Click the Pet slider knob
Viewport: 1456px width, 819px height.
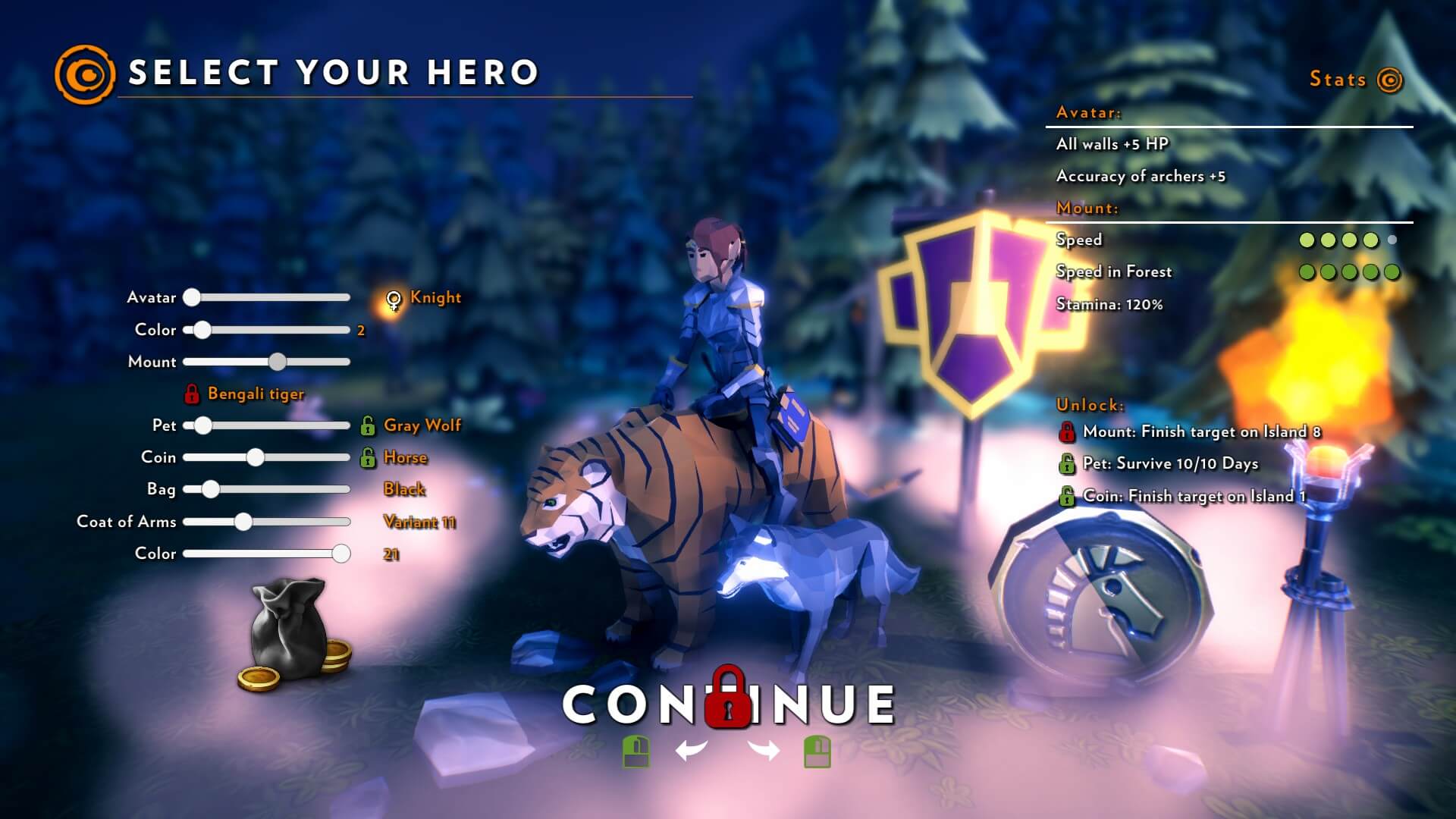[202, 425]
